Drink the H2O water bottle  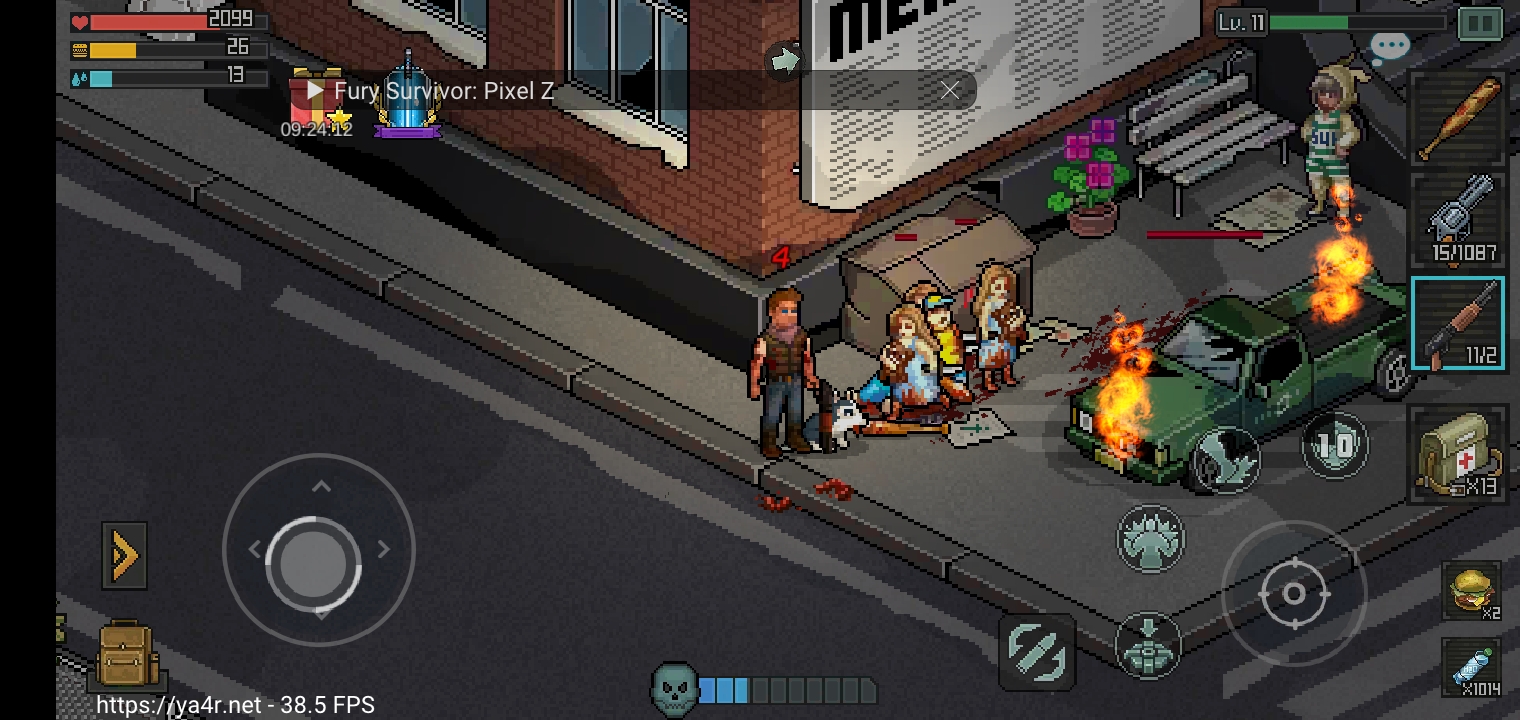1472,667
